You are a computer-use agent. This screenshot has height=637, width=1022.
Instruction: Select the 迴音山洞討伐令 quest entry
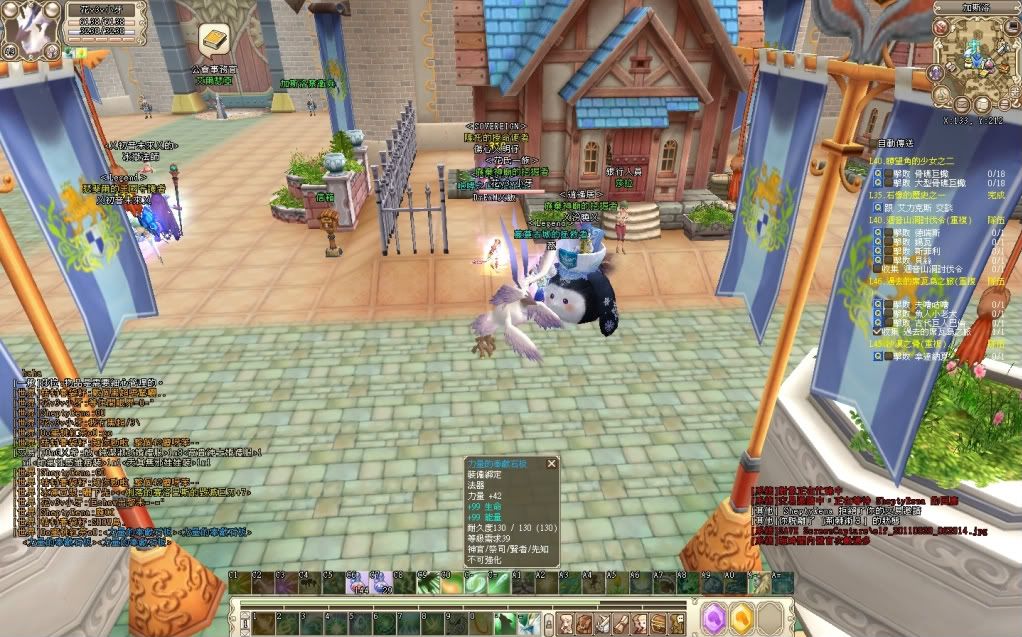click(917, 219)
